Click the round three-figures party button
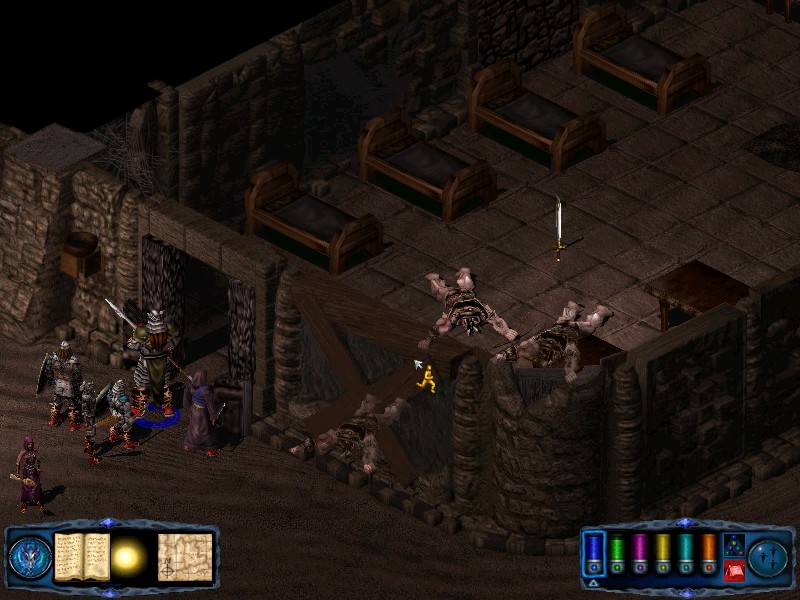 (x=768, y=557)
